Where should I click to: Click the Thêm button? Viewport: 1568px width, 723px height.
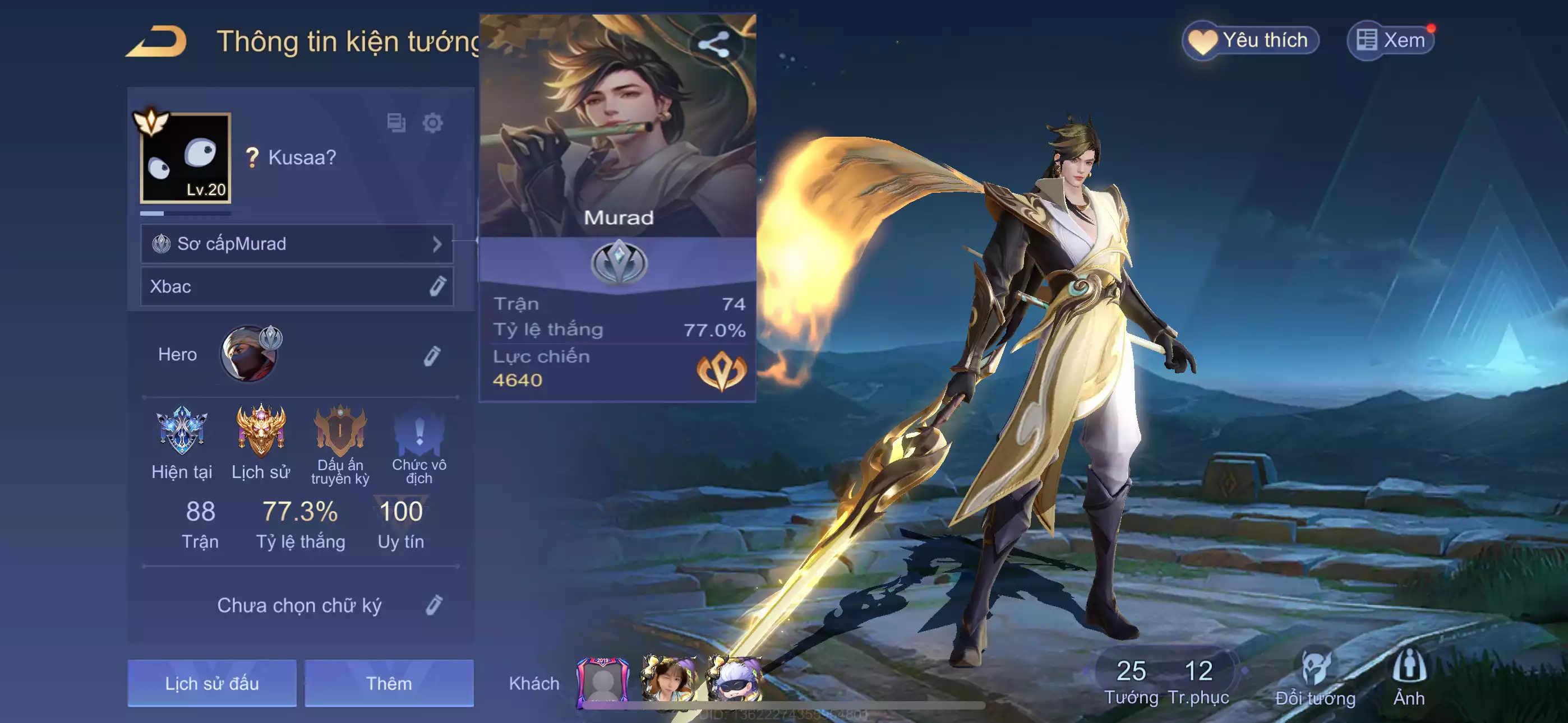(389, 683)
